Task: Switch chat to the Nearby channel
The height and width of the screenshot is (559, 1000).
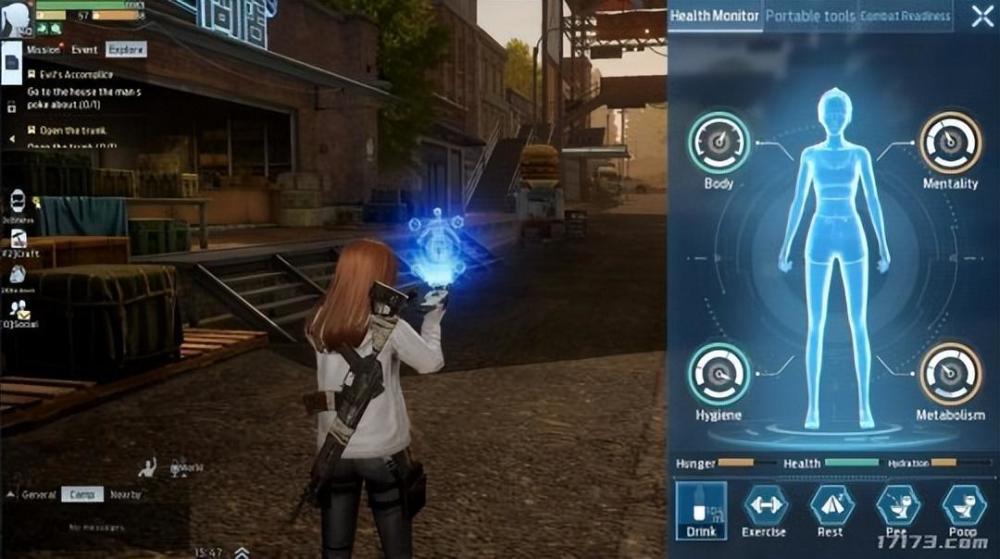Action: pos(126,494)
